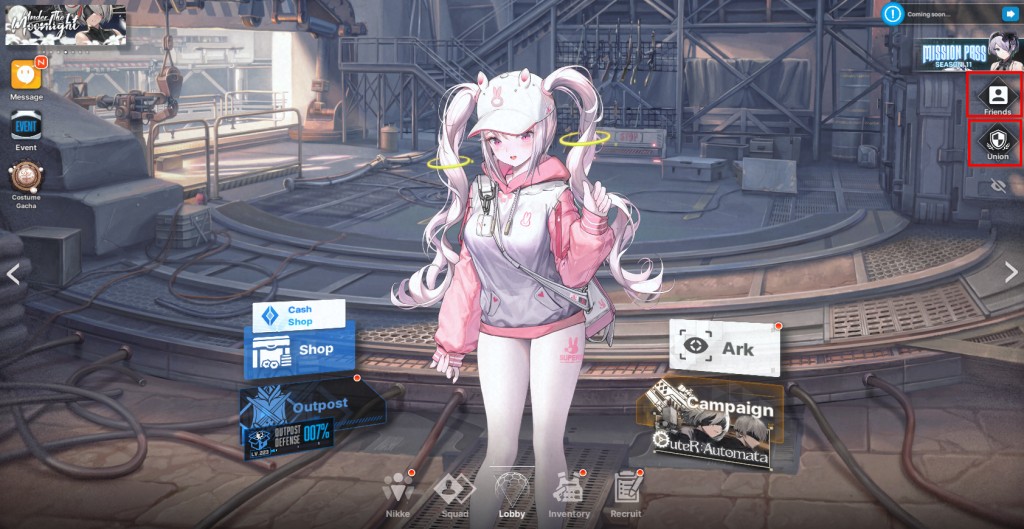
Task: Click the blue arrow button beside the notice
Action: pos(1006,14)
